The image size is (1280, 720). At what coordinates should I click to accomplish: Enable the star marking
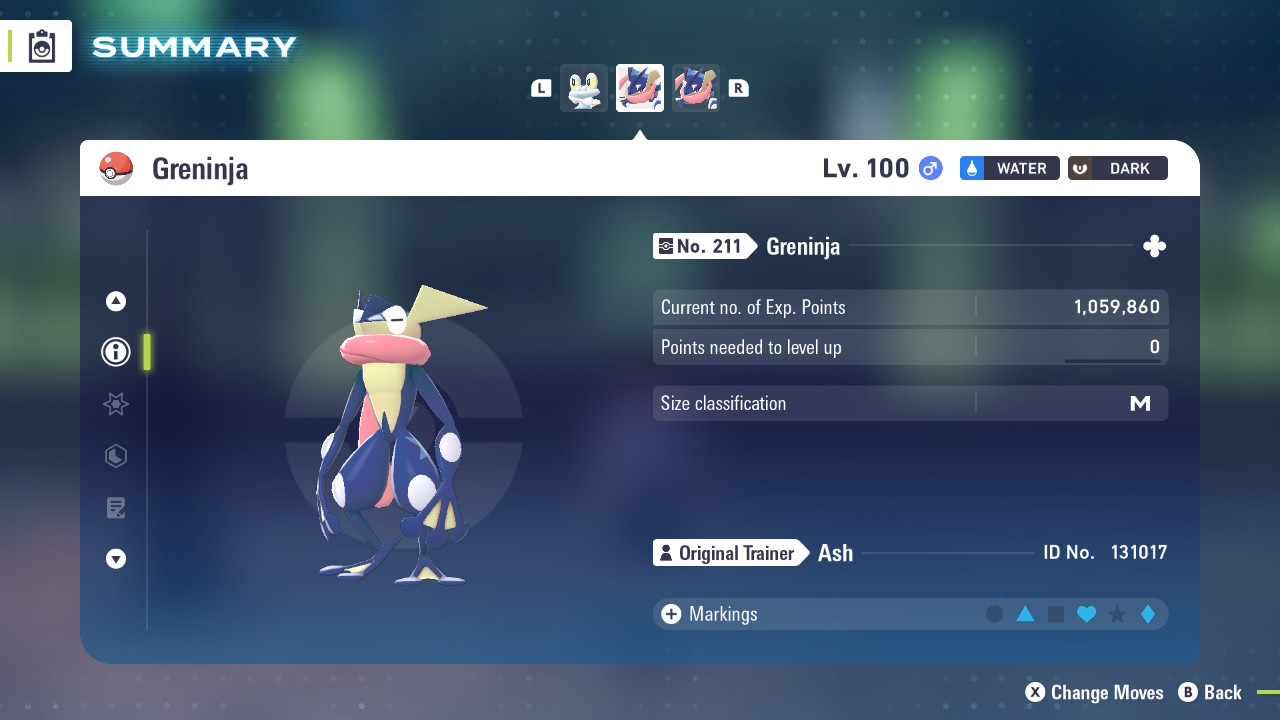[1116, 614]
